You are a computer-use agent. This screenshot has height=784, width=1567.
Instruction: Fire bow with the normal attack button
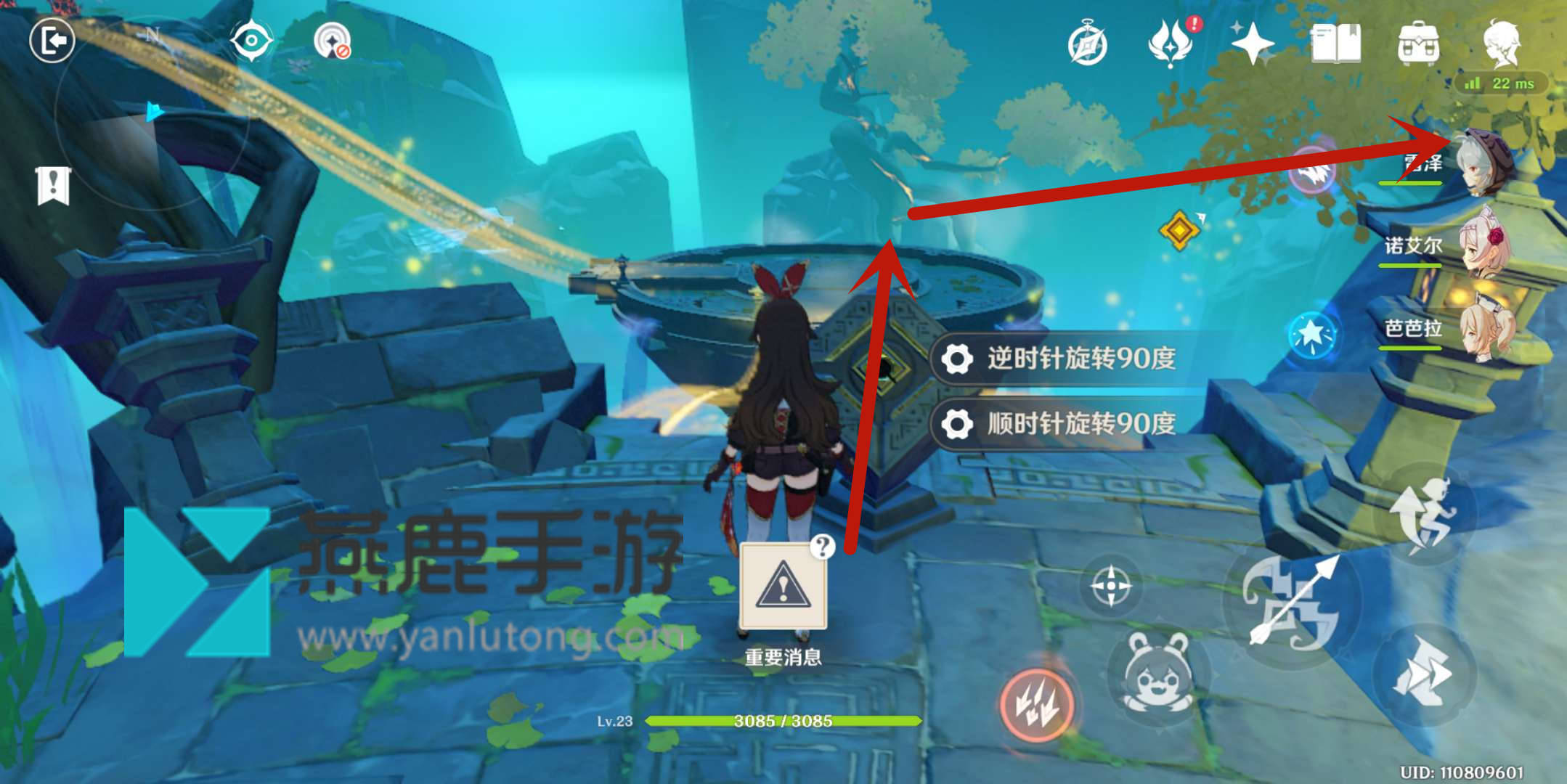(x=1293, y=601)
